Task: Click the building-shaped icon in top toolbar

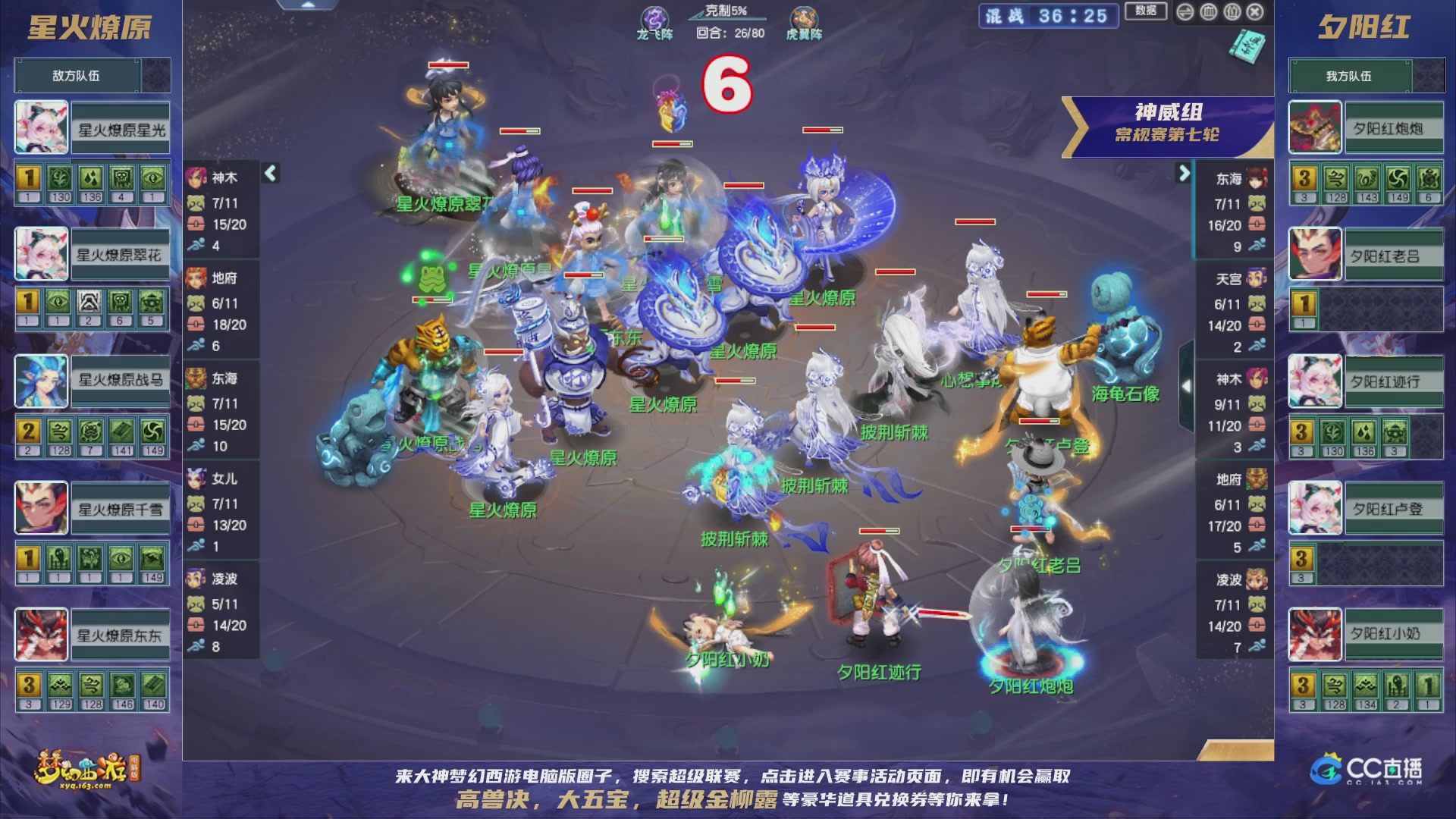Action: click(x=1208, y=12)
